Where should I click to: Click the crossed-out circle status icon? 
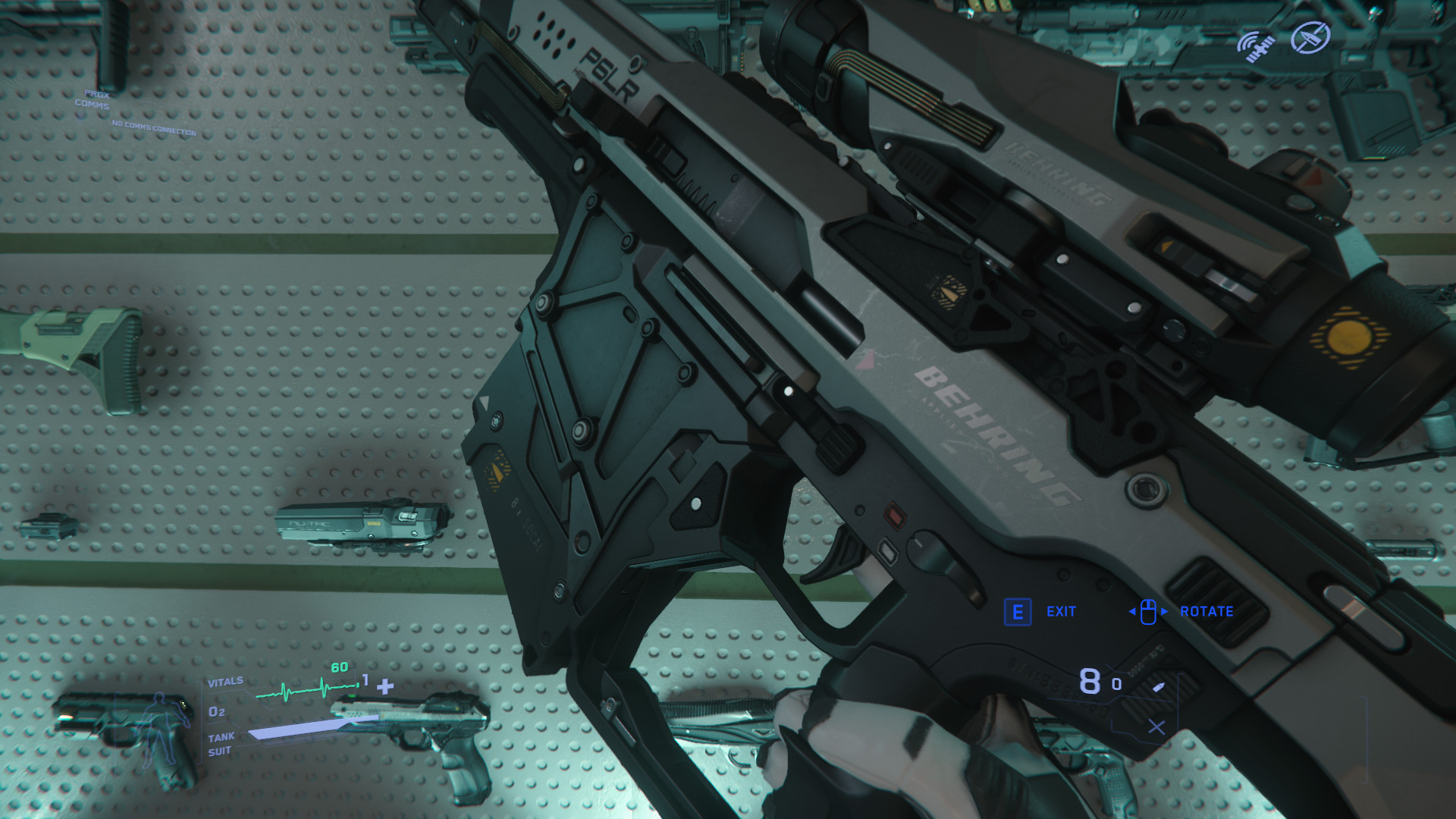click(x=1310, y=38)
